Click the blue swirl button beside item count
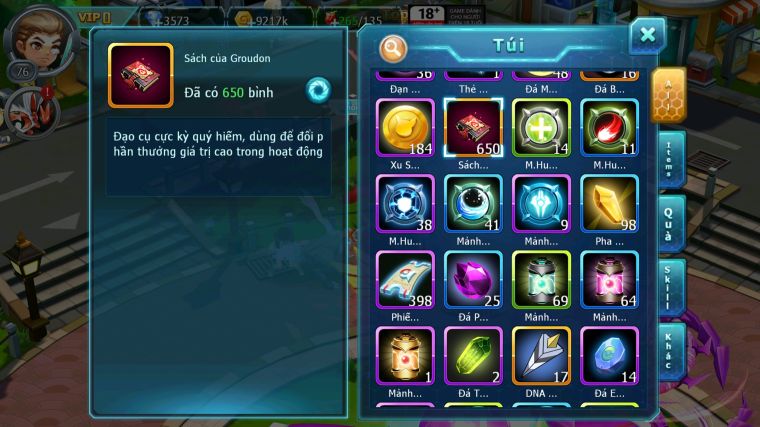760x427 pixels. (x=318, y=90)
